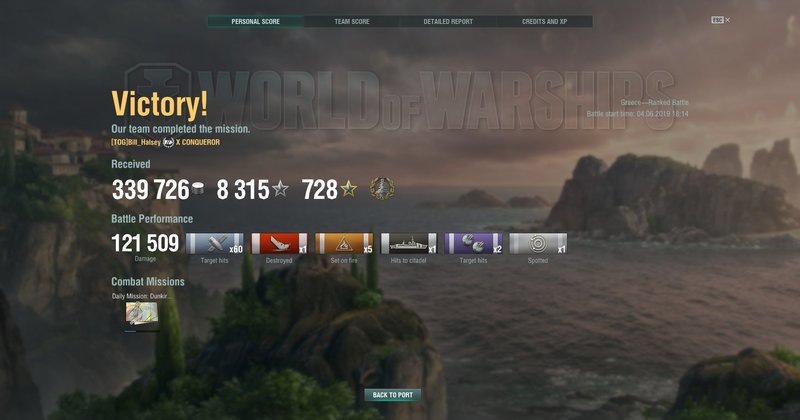Image resolution: width=800 pixels, height=420 pixels.
Task: Click the Back to Port button
Action: (x=392, y=395)
